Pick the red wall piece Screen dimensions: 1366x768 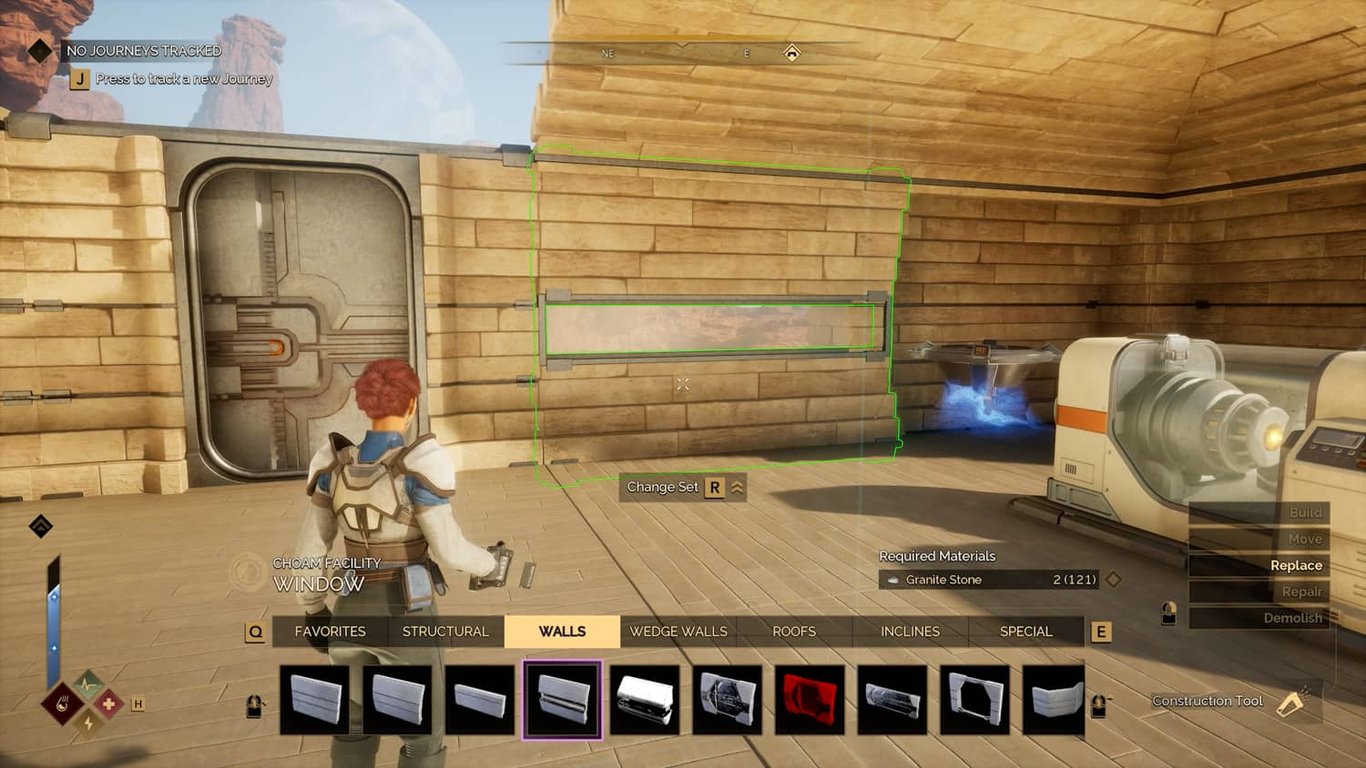coord(809,700)
